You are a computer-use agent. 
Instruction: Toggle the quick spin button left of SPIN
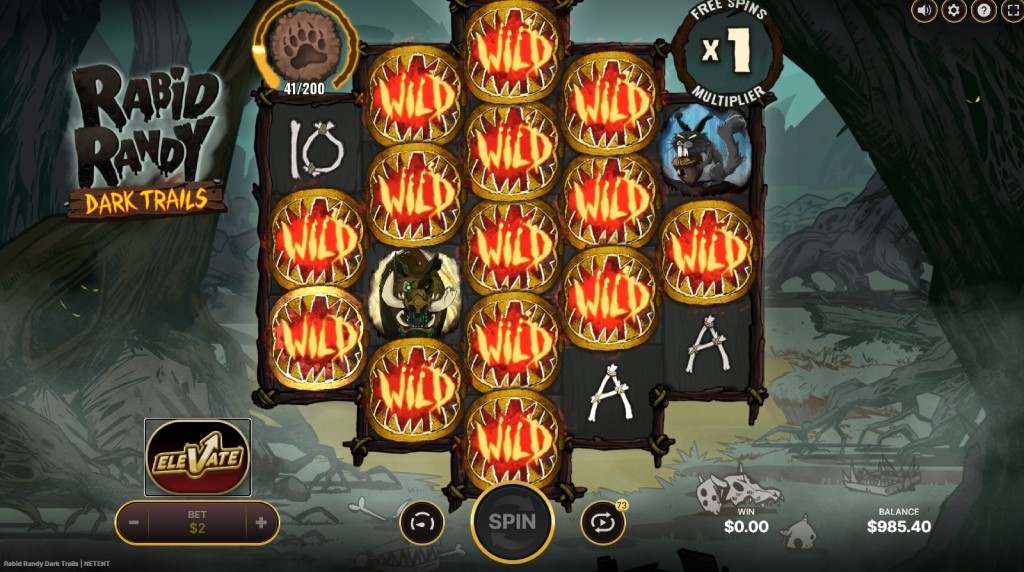click(x=421, y=522)
